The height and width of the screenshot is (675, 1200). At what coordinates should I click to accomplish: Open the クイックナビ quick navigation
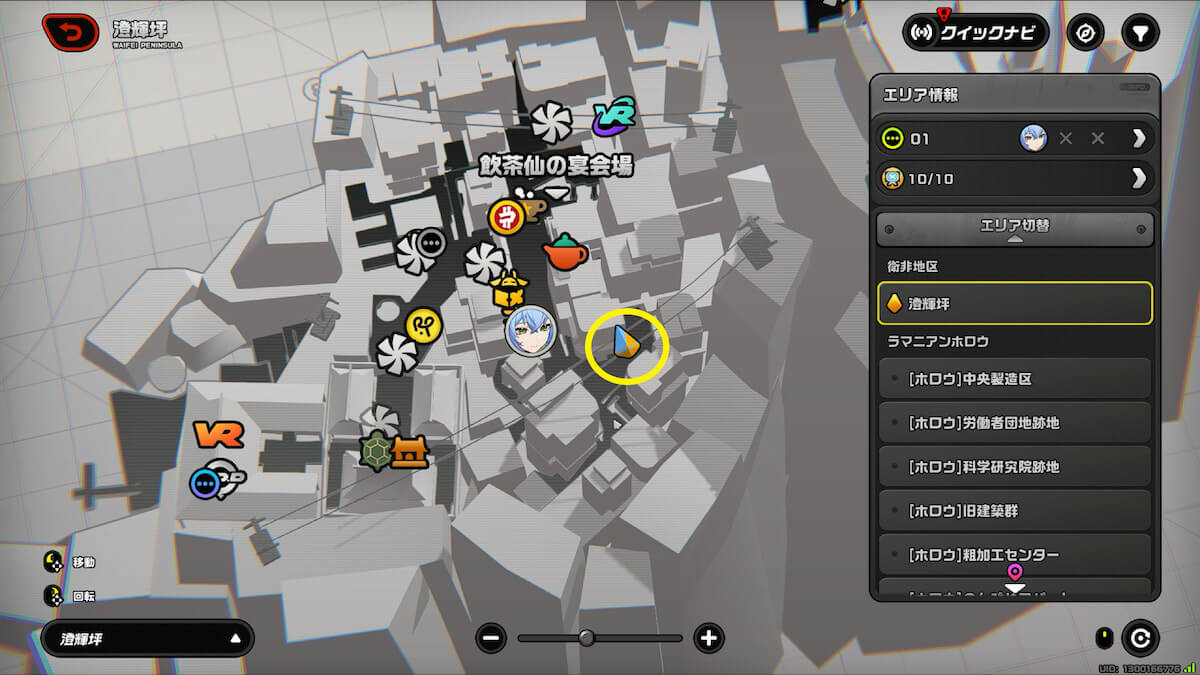pyautogui.click(x=975, y=33)
